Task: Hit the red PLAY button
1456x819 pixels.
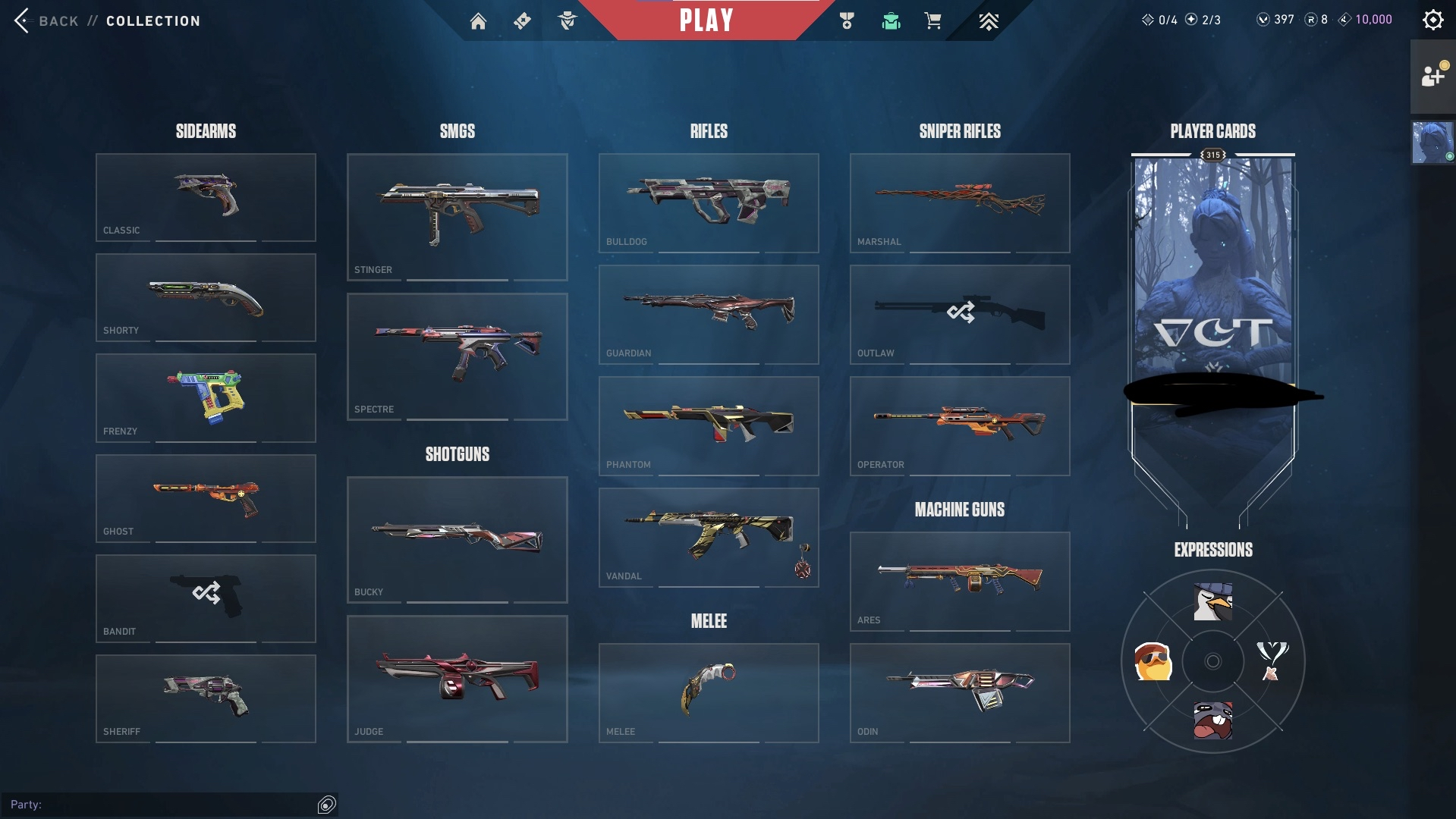Action: 706,20
